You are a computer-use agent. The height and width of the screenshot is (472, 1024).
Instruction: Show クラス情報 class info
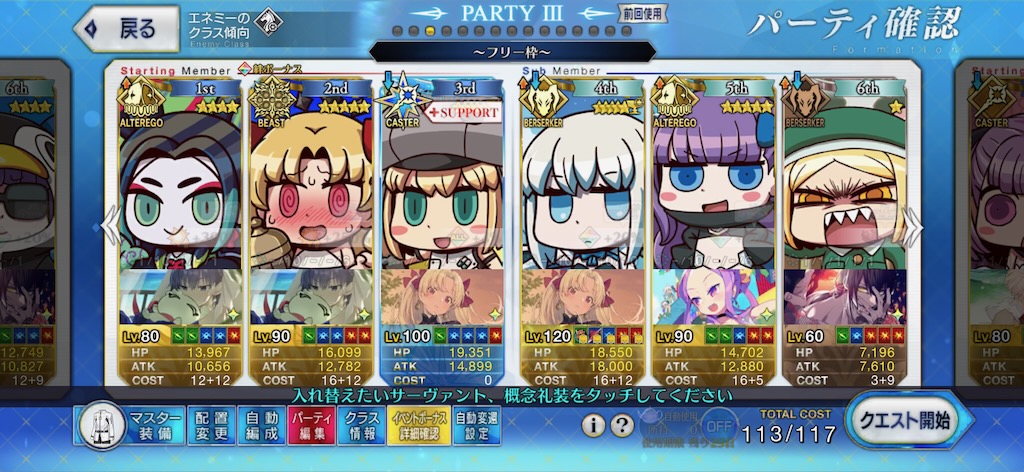[x=361, y=426]
